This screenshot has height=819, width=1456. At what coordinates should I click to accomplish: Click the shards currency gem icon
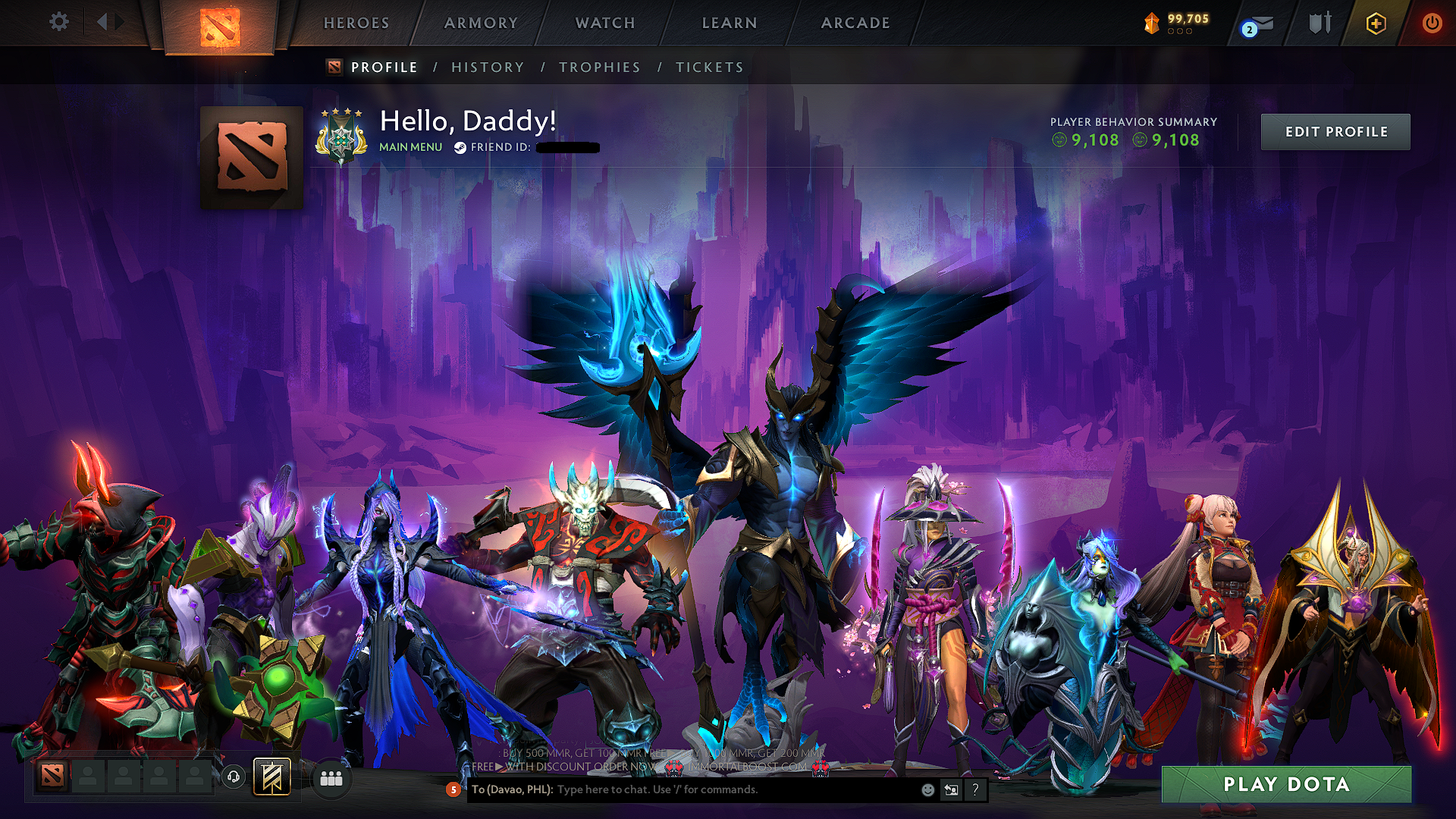click(1150, 21)
